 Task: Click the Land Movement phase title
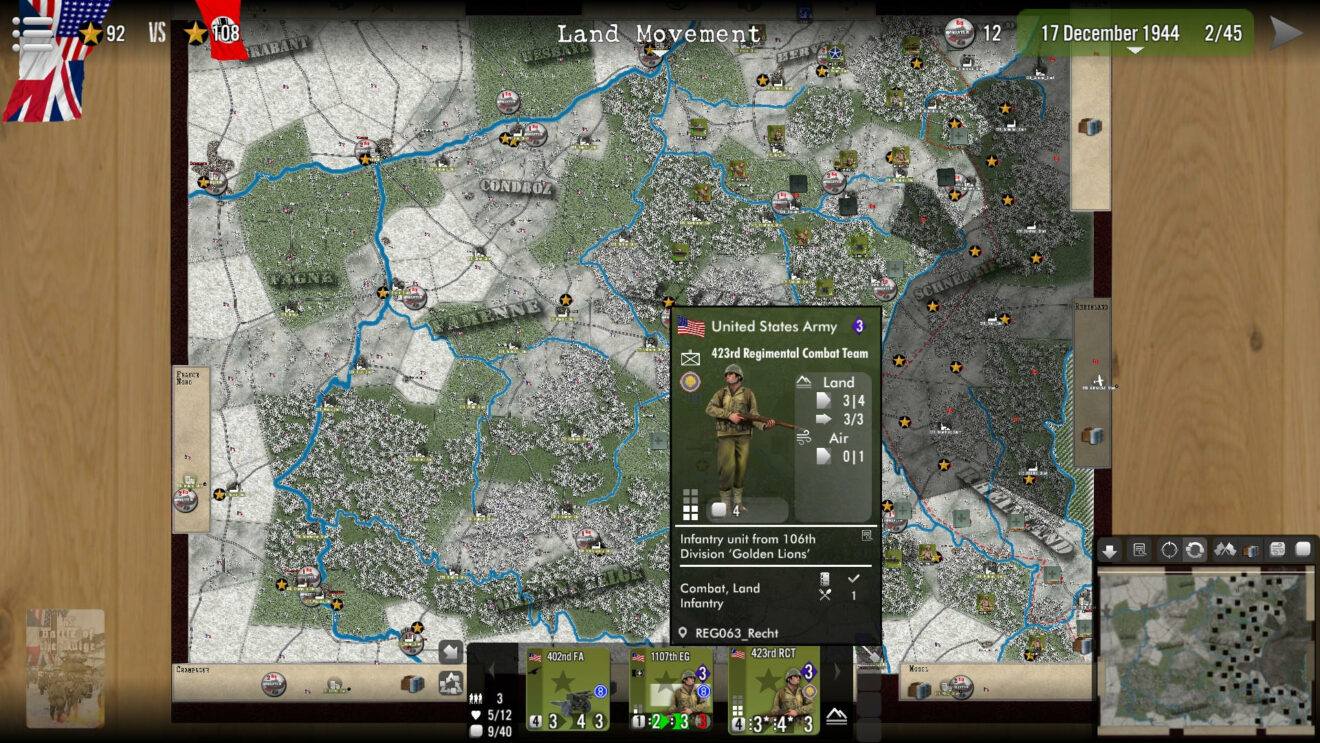point(660,32)
